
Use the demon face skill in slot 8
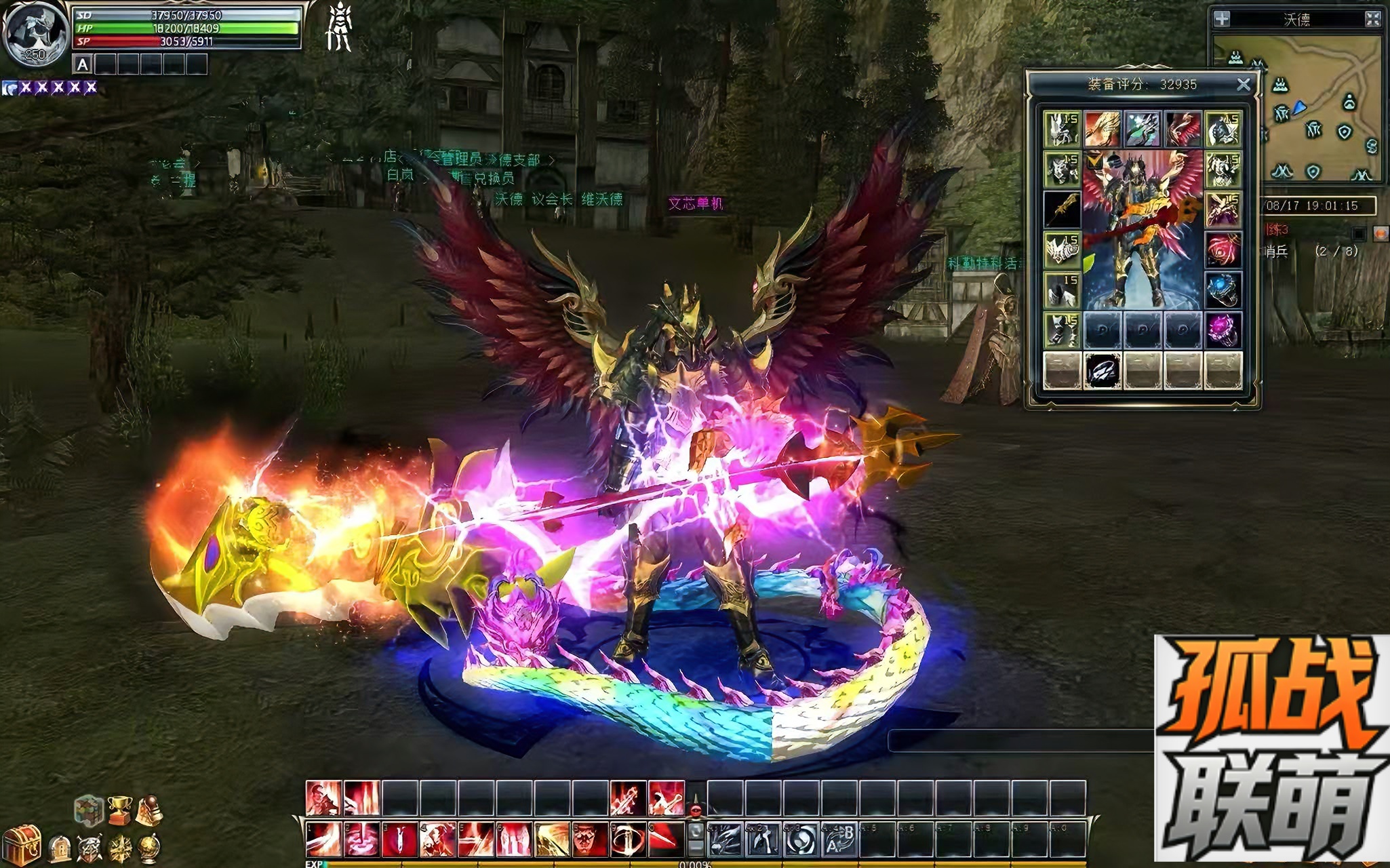(589, 840)
